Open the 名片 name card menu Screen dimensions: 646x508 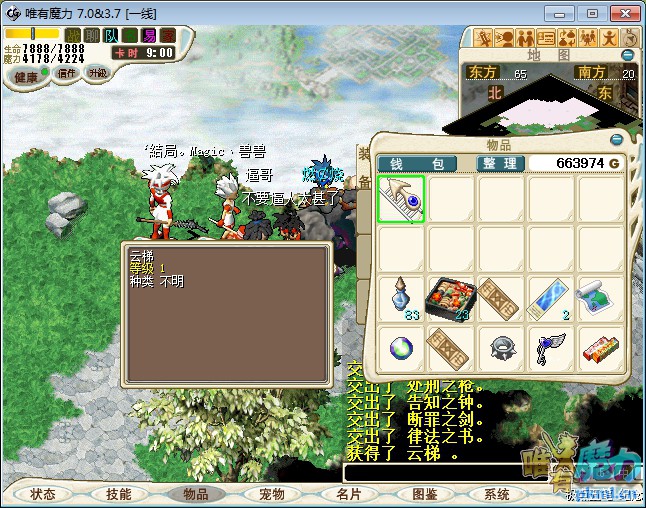point(348,494)
